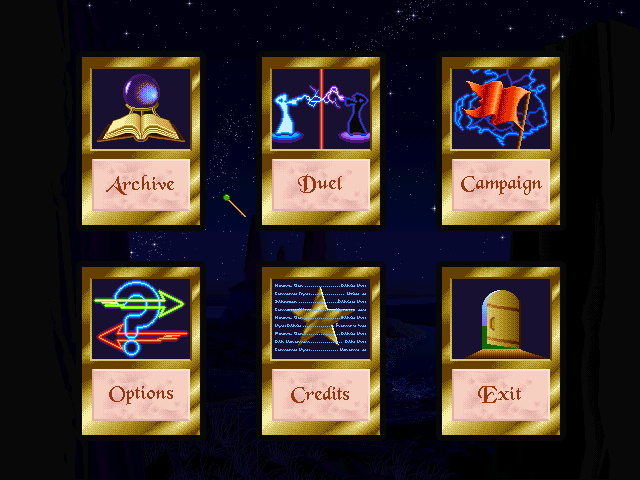Show the Credits screen
This screenshot has width=640, height=480.
(320, 394)
